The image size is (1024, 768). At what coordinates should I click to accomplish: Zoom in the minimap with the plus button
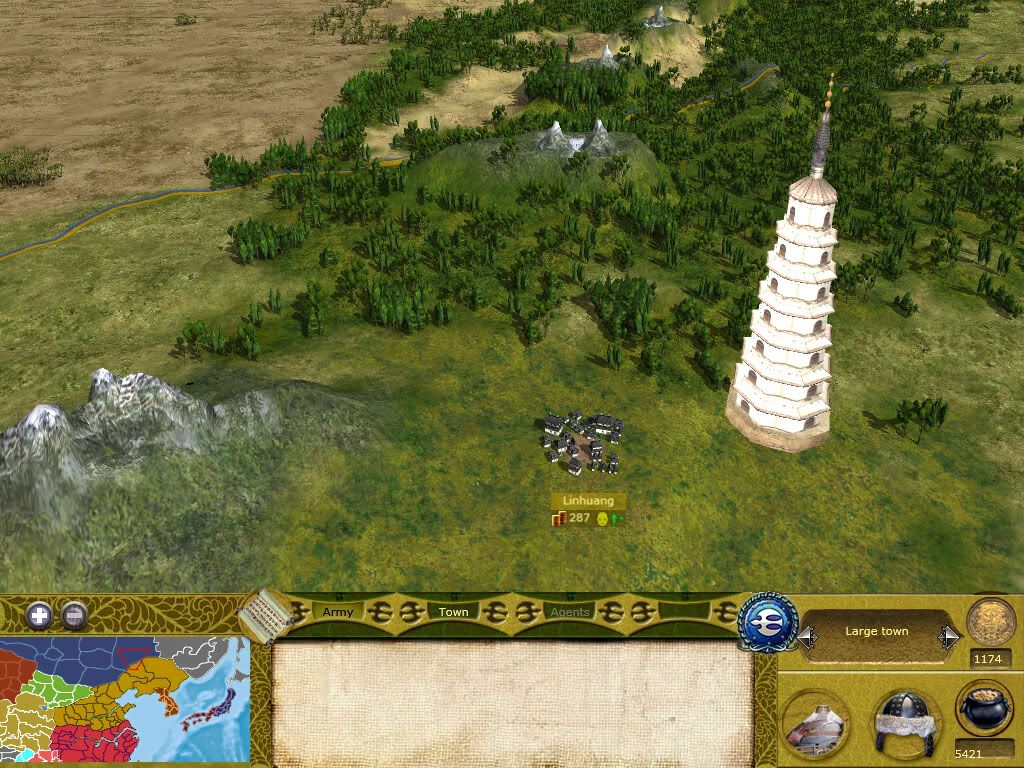[39, 615]
